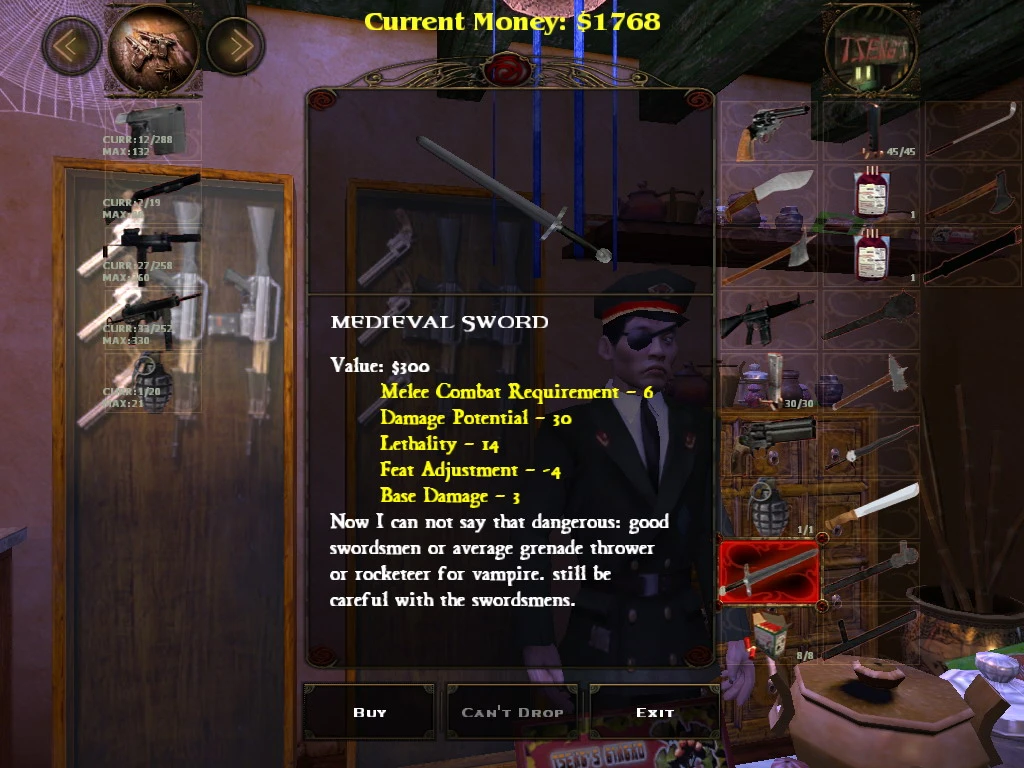Go to the previous inventory category arrow
1024x768 pixels.
tap(71, 45)
